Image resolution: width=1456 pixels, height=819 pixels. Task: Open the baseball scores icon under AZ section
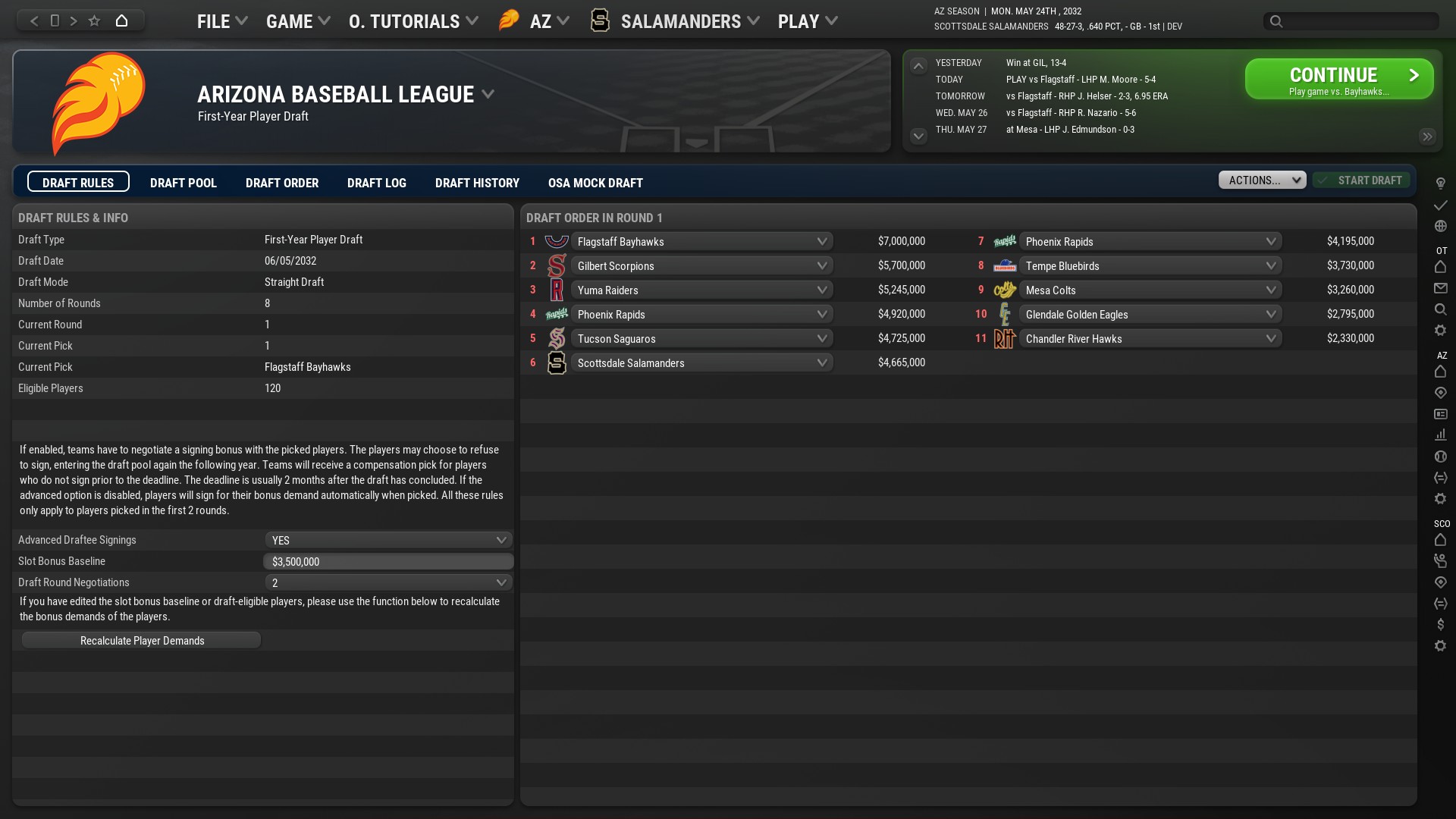1440,456
